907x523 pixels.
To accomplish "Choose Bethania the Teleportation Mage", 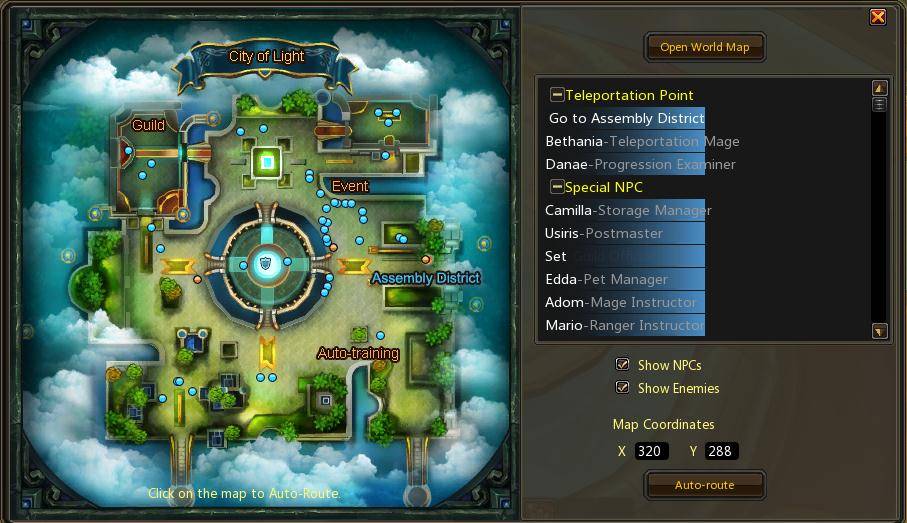I will (x=642, y=141).
